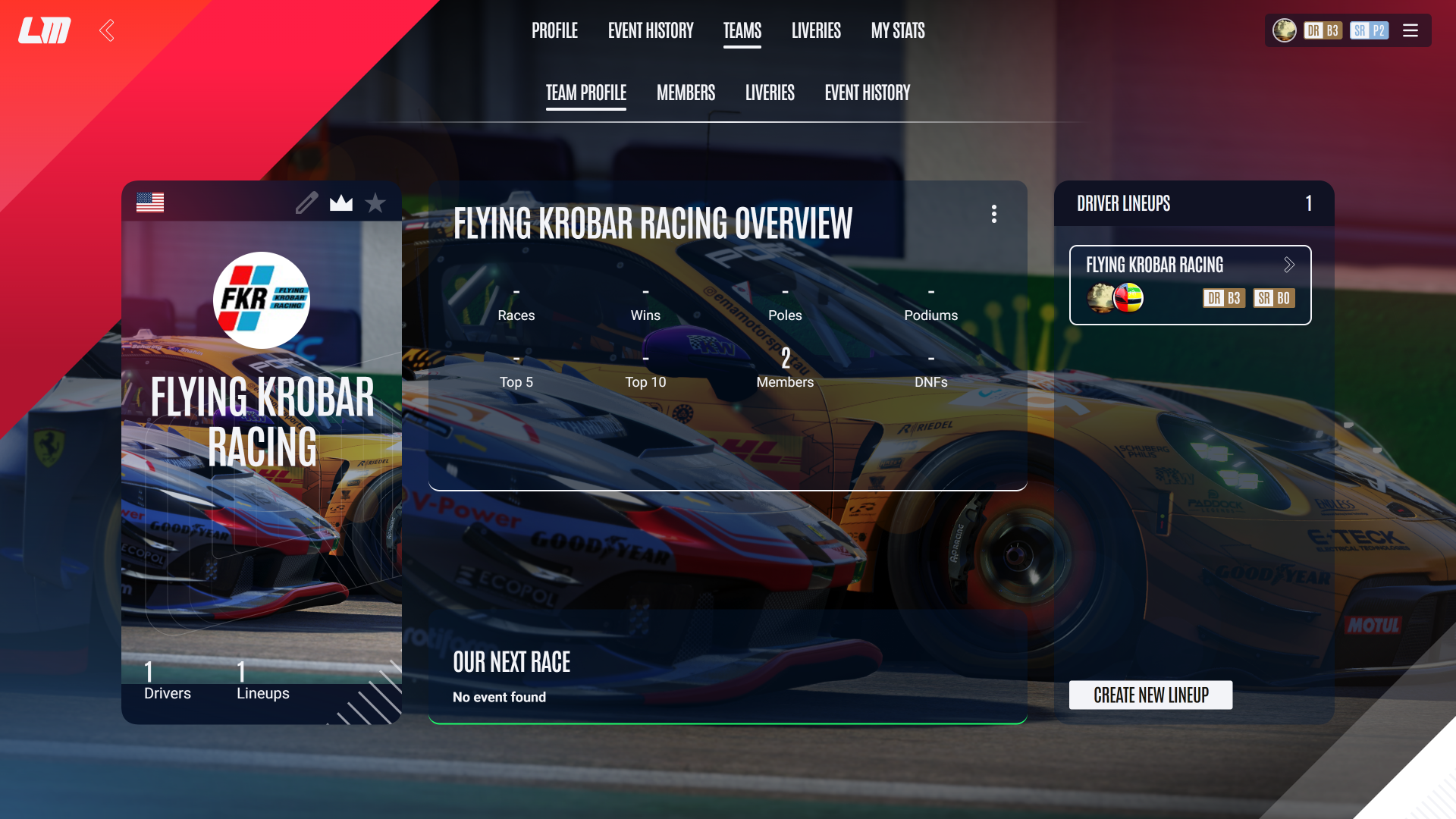Open the My Stats page link
Screen dimensions: 1456x819
coord(898,30)
